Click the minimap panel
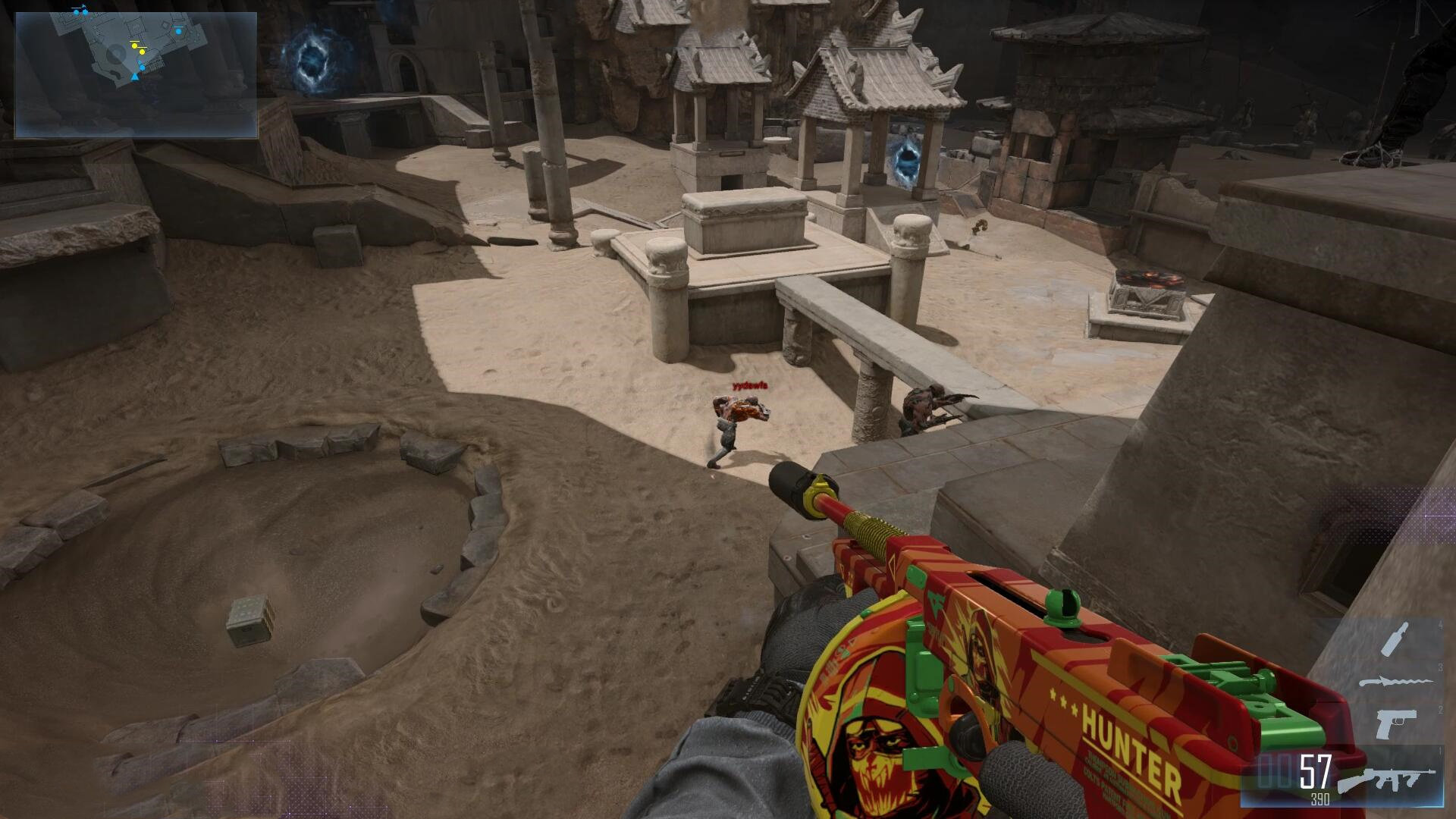Screen dimensions: 1456x819 click(x=136, y=75)
